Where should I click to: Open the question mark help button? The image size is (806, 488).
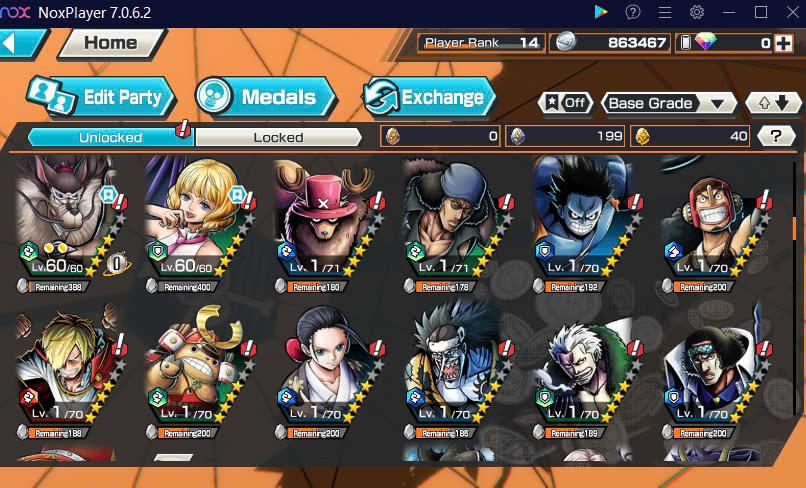(775, 136)
